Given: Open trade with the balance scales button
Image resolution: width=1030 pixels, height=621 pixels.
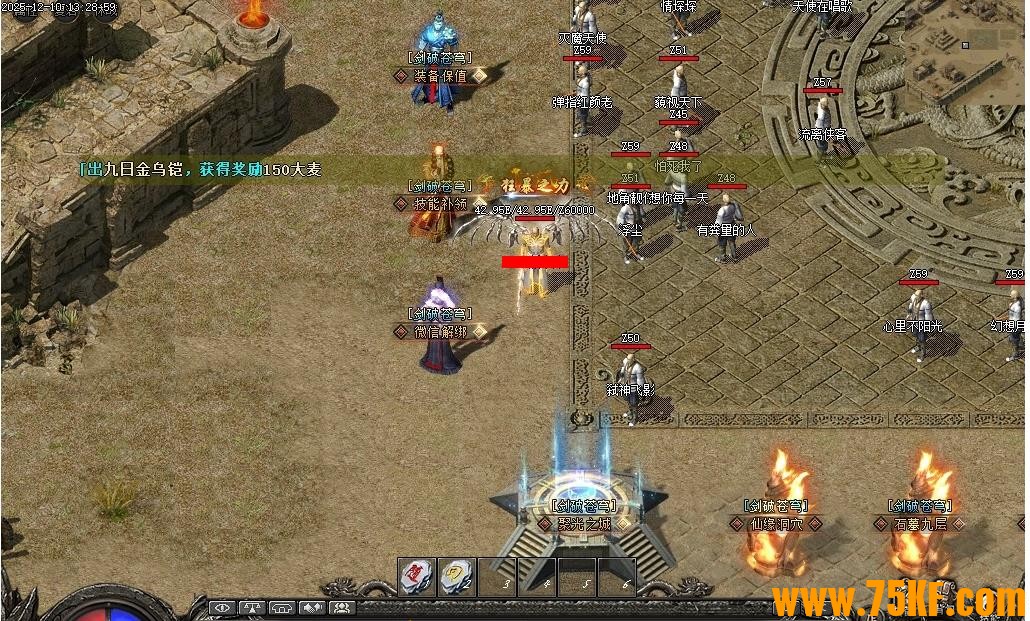Looking at the screenshot, I should 252,607.
